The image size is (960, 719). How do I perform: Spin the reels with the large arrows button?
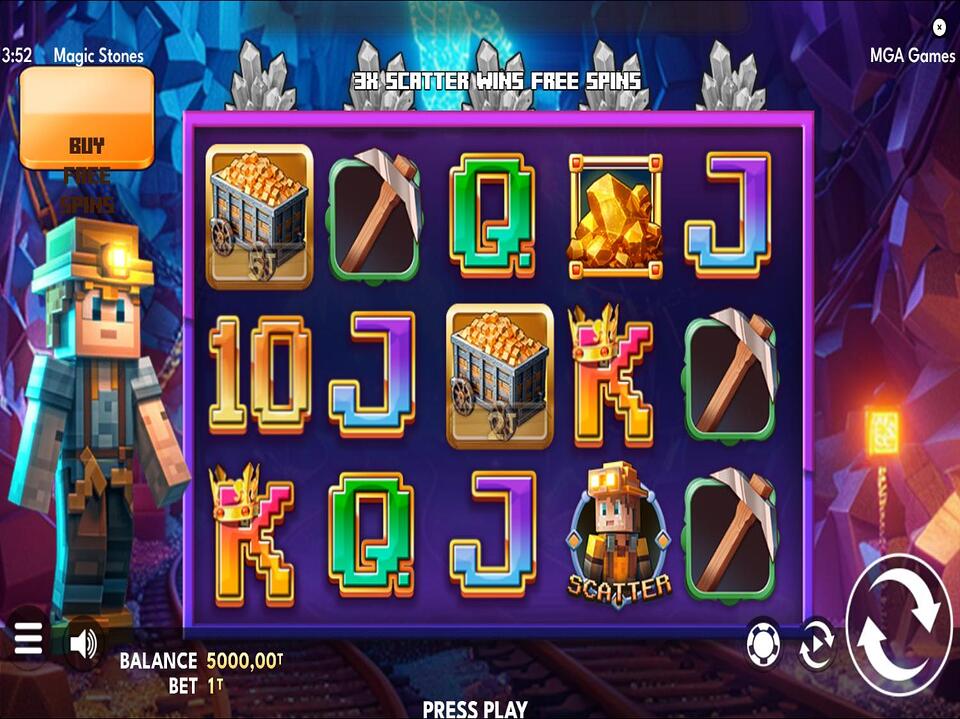(899, 622)
